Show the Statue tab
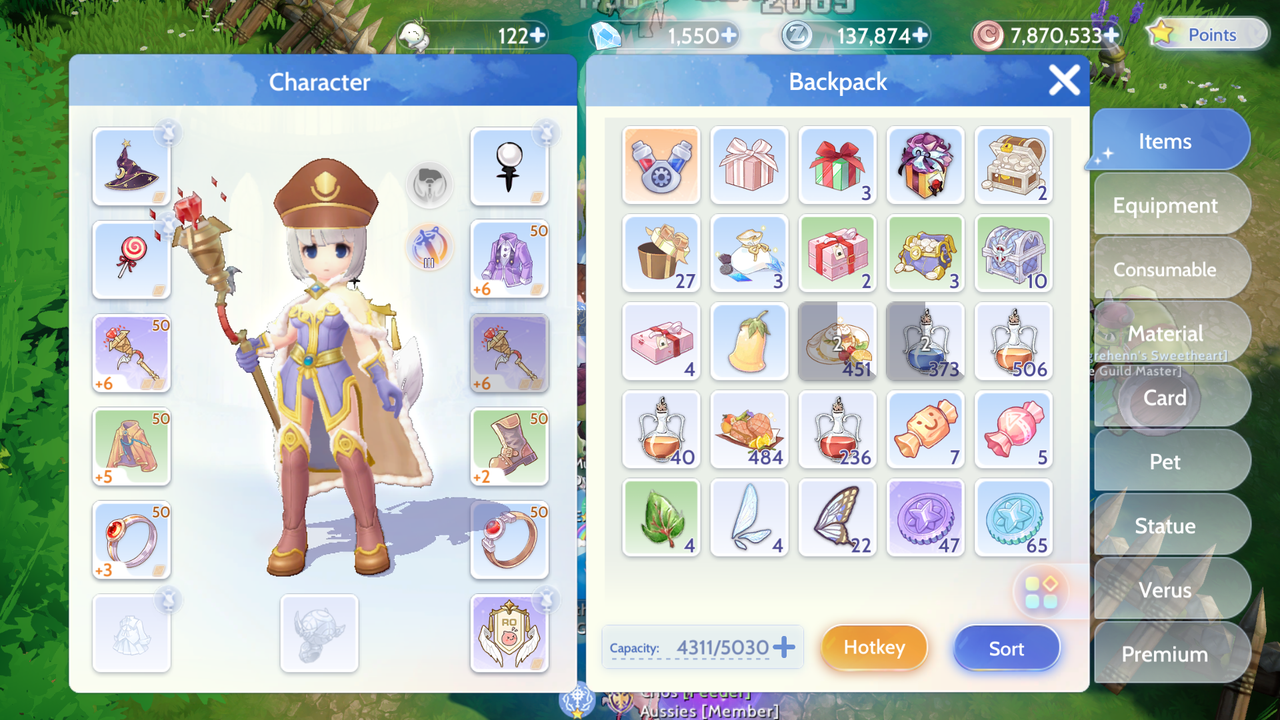 click(1165, 526)
